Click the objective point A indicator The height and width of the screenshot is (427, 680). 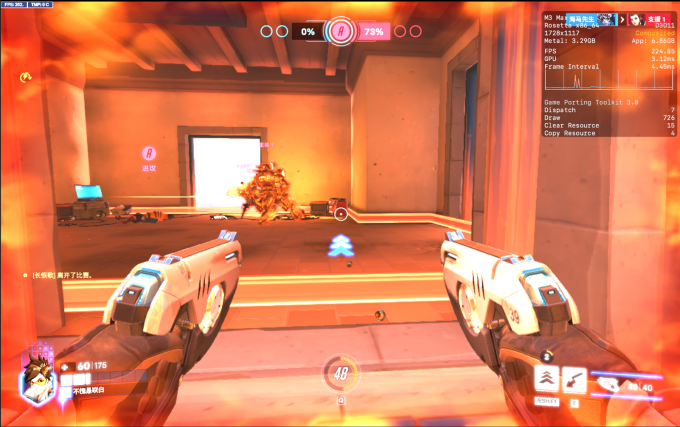[341, 31]
